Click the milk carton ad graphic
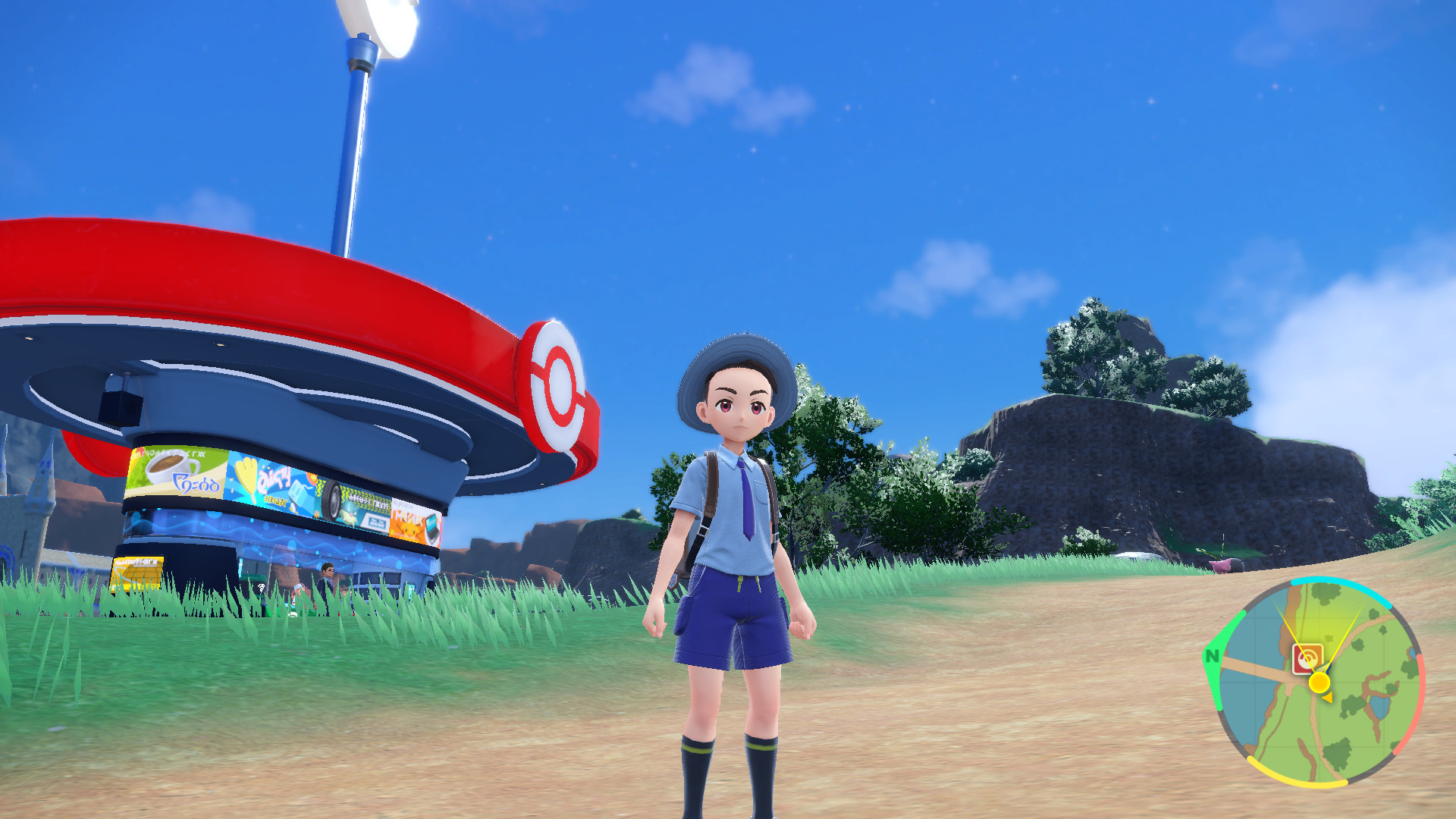Image resolution: width=1456 pixels, height=819 pixels. click(297, 491)
